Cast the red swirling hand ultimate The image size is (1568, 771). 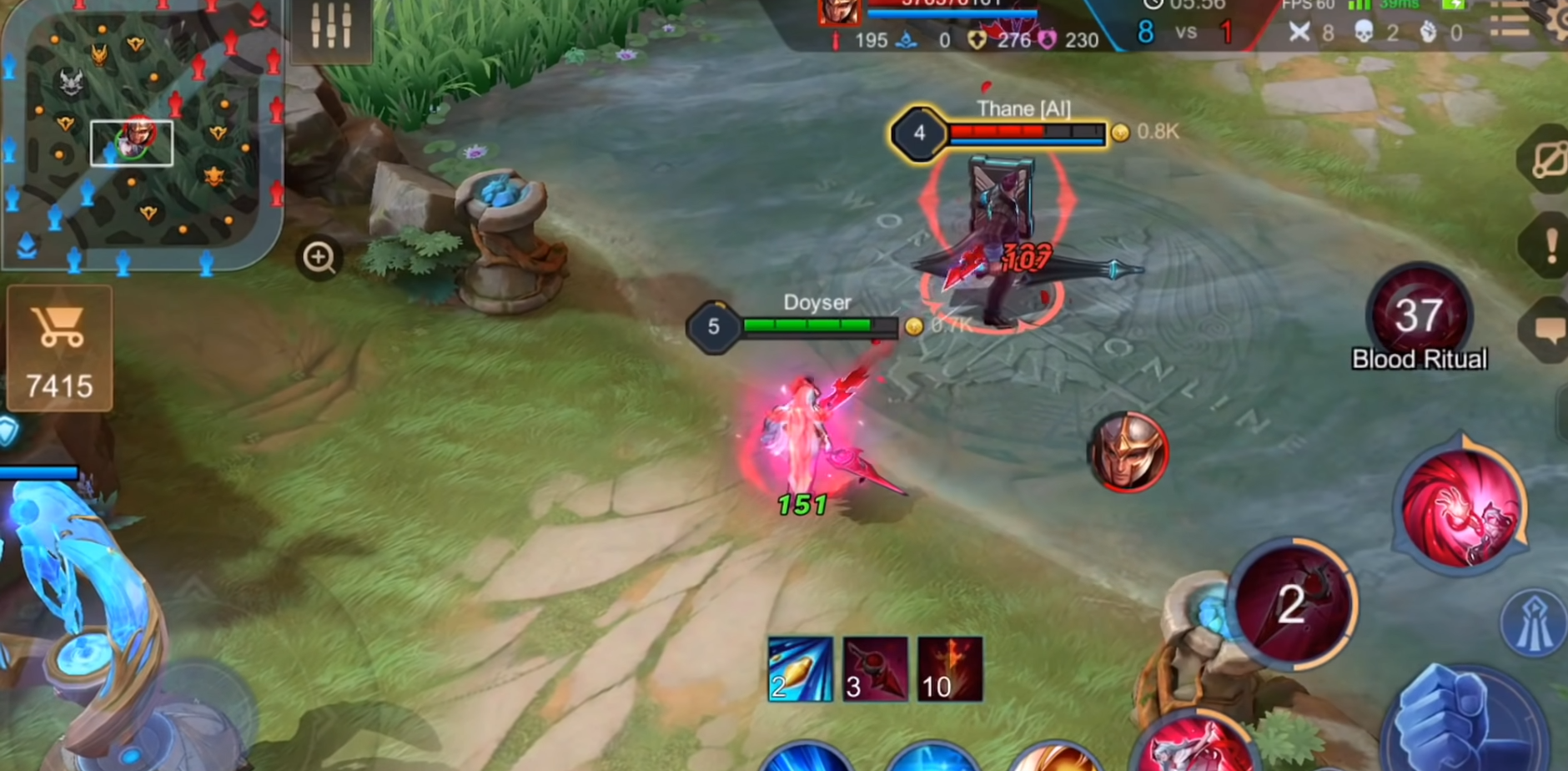click(x=1461, y=506)
